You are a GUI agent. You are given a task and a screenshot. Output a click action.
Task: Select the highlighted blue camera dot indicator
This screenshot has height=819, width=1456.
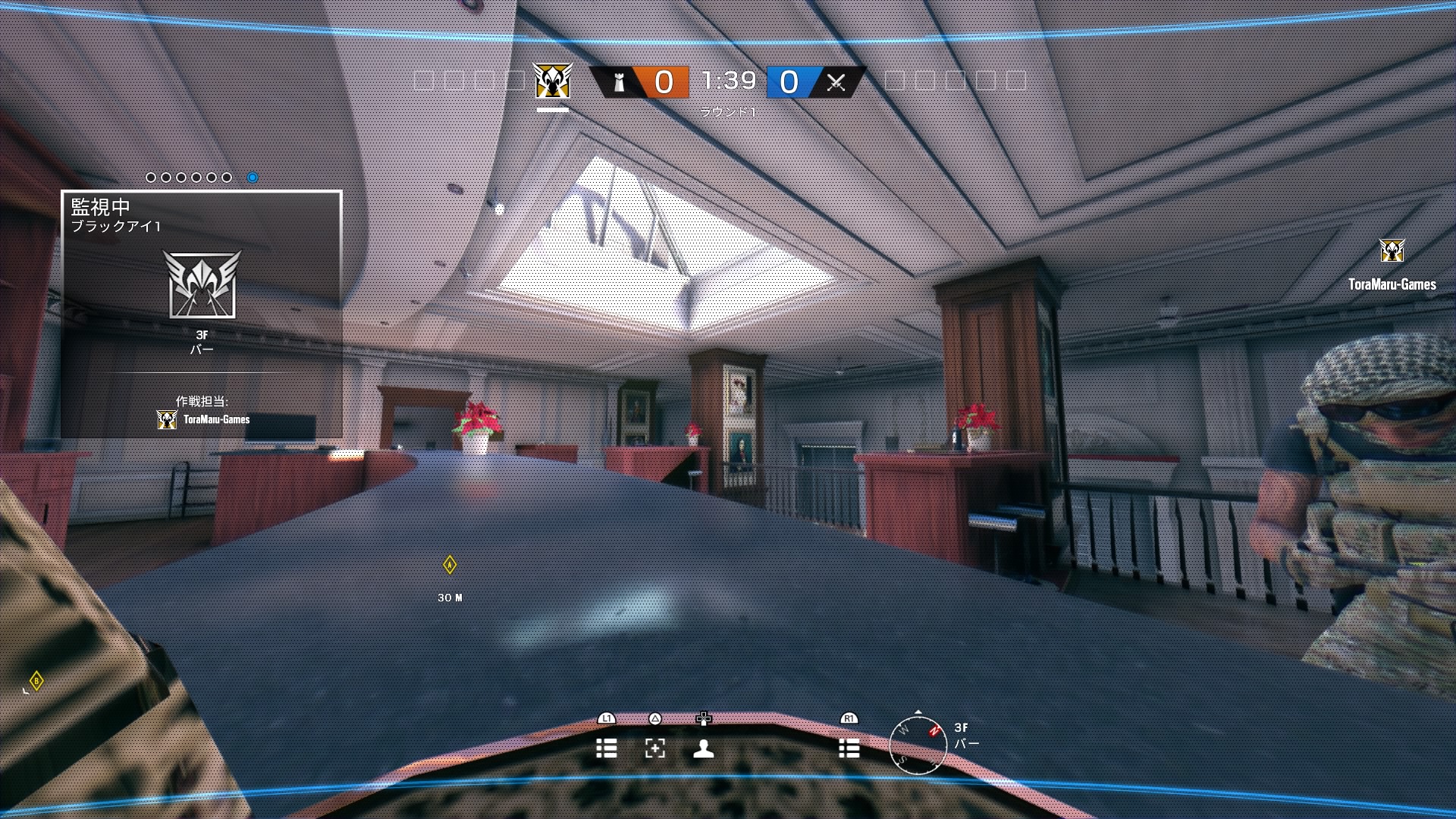coord(251,176)
